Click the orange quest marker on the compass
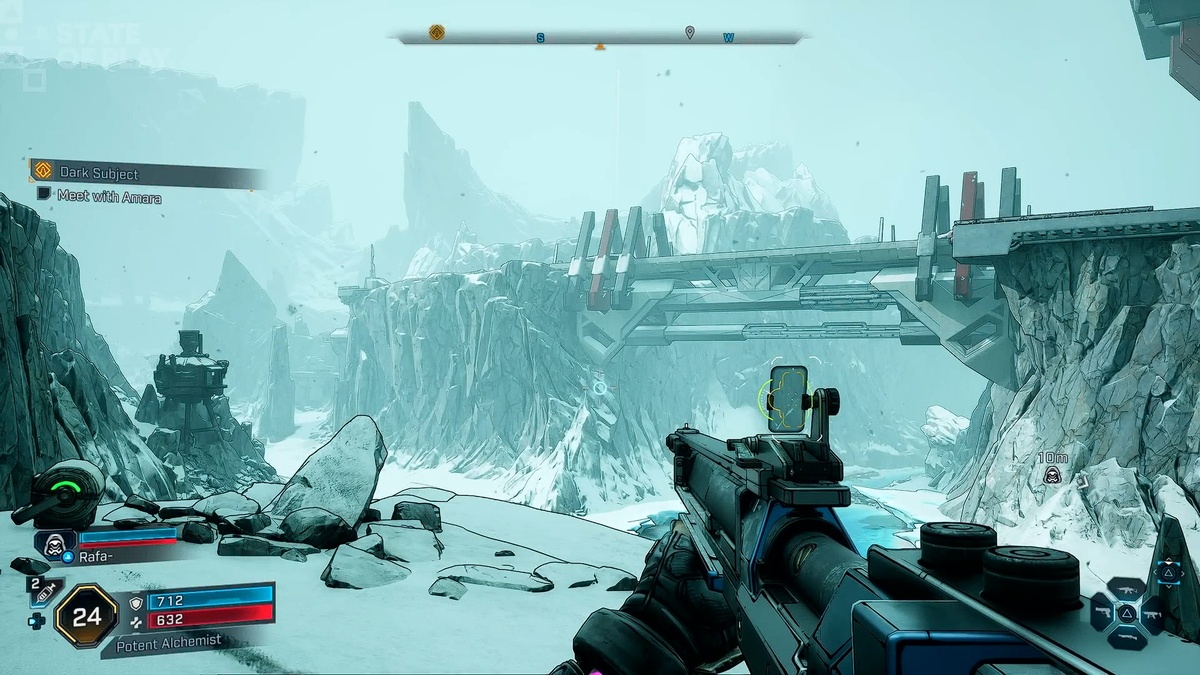The image size is (1200, 675). click(x=437, y=32)
